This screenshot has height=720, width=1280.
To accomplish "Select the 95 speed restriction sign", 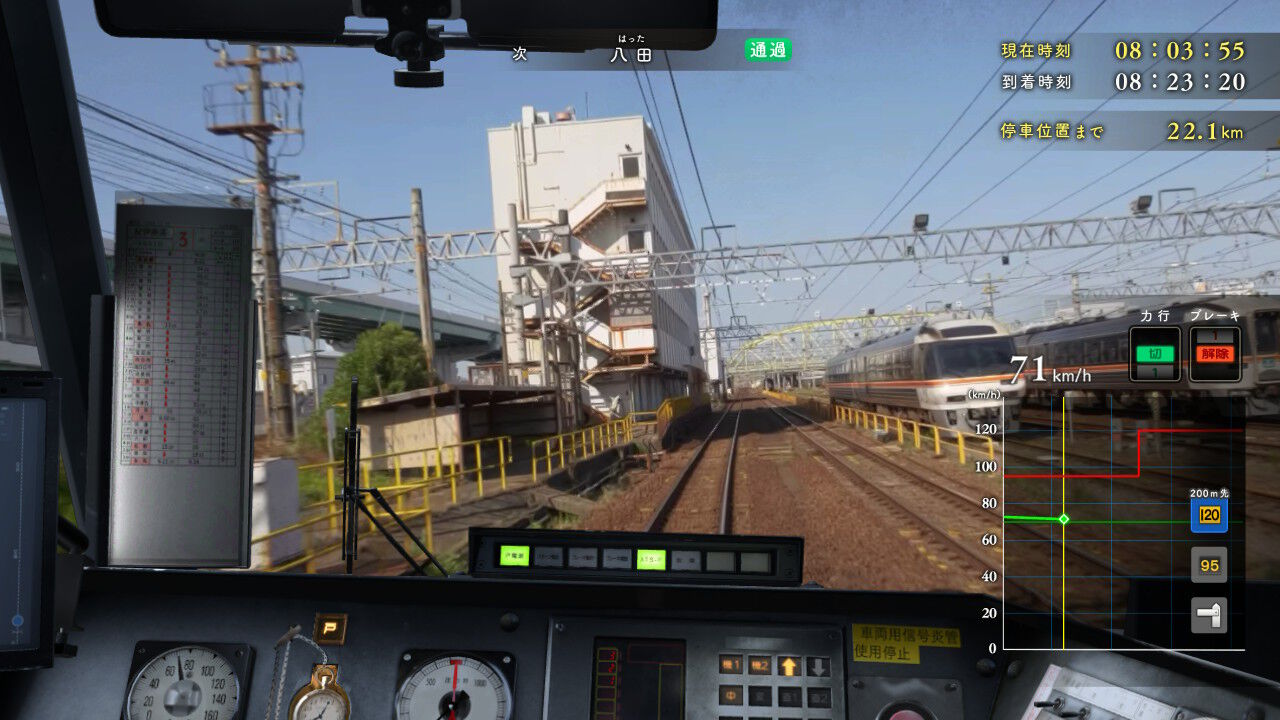I will [1210, 565].
